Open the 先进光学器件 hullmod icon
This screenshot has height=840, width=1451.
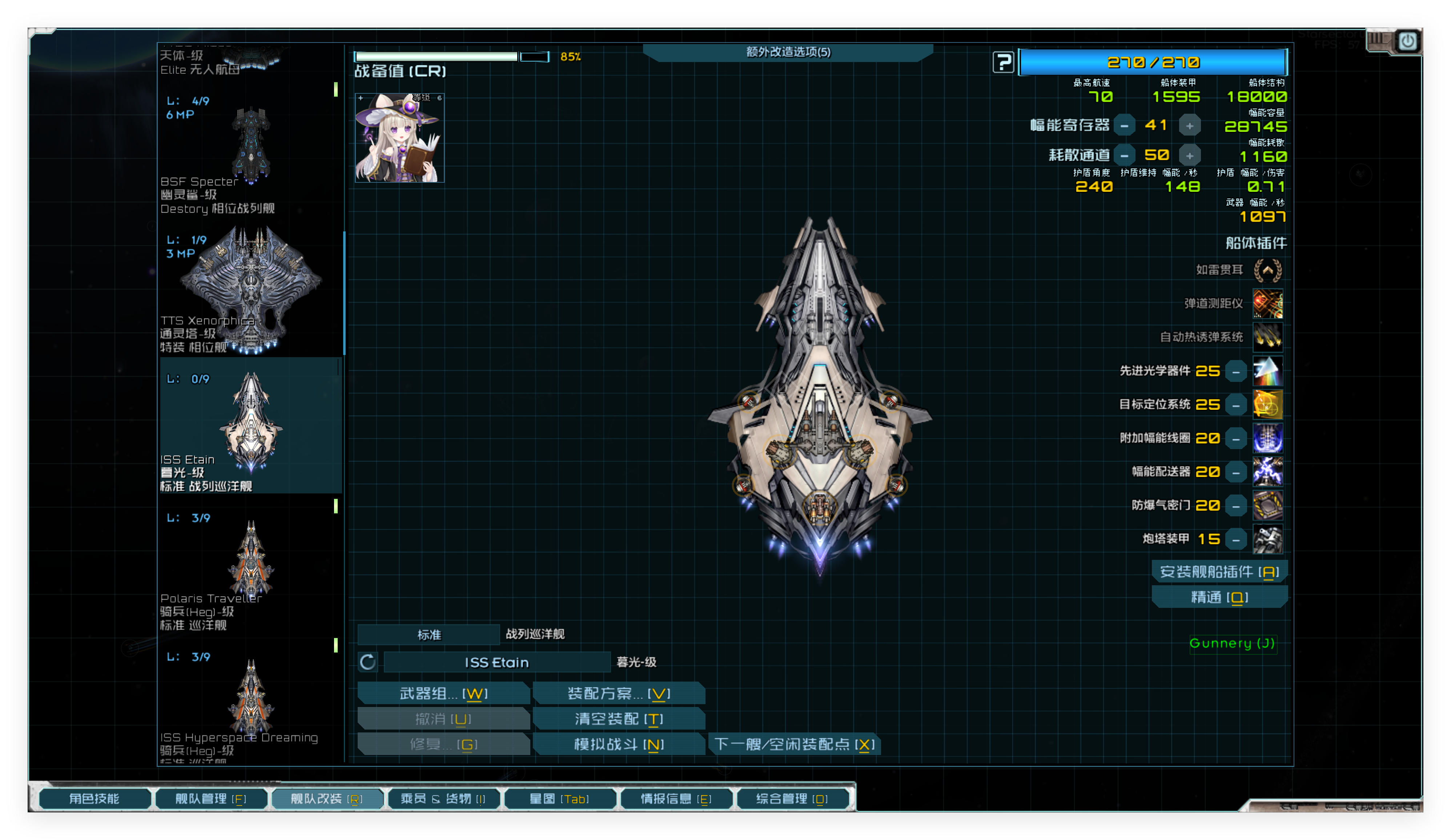coord(1268,371)
